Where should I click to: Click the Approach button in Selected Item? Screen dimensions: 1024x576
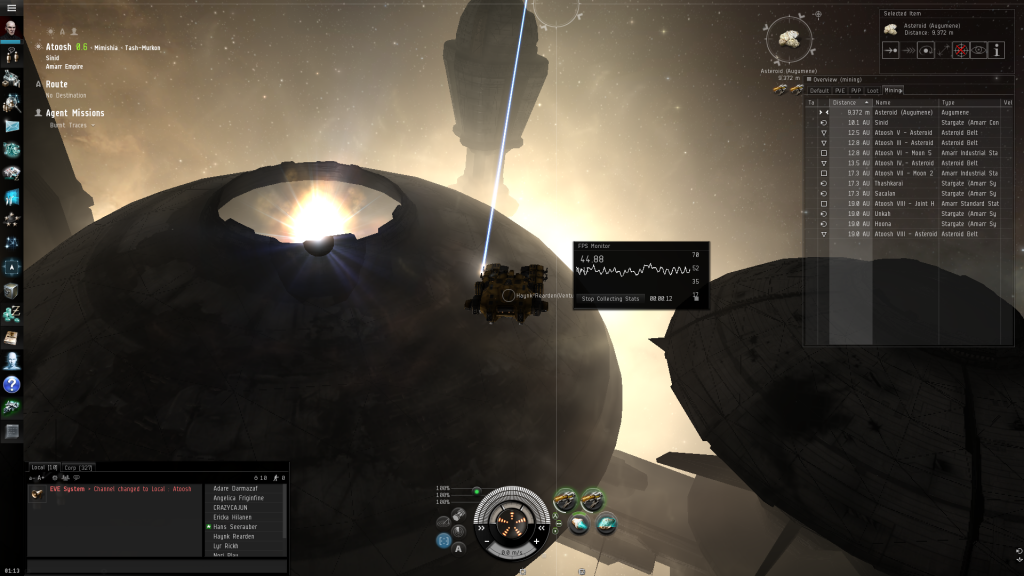890,48
